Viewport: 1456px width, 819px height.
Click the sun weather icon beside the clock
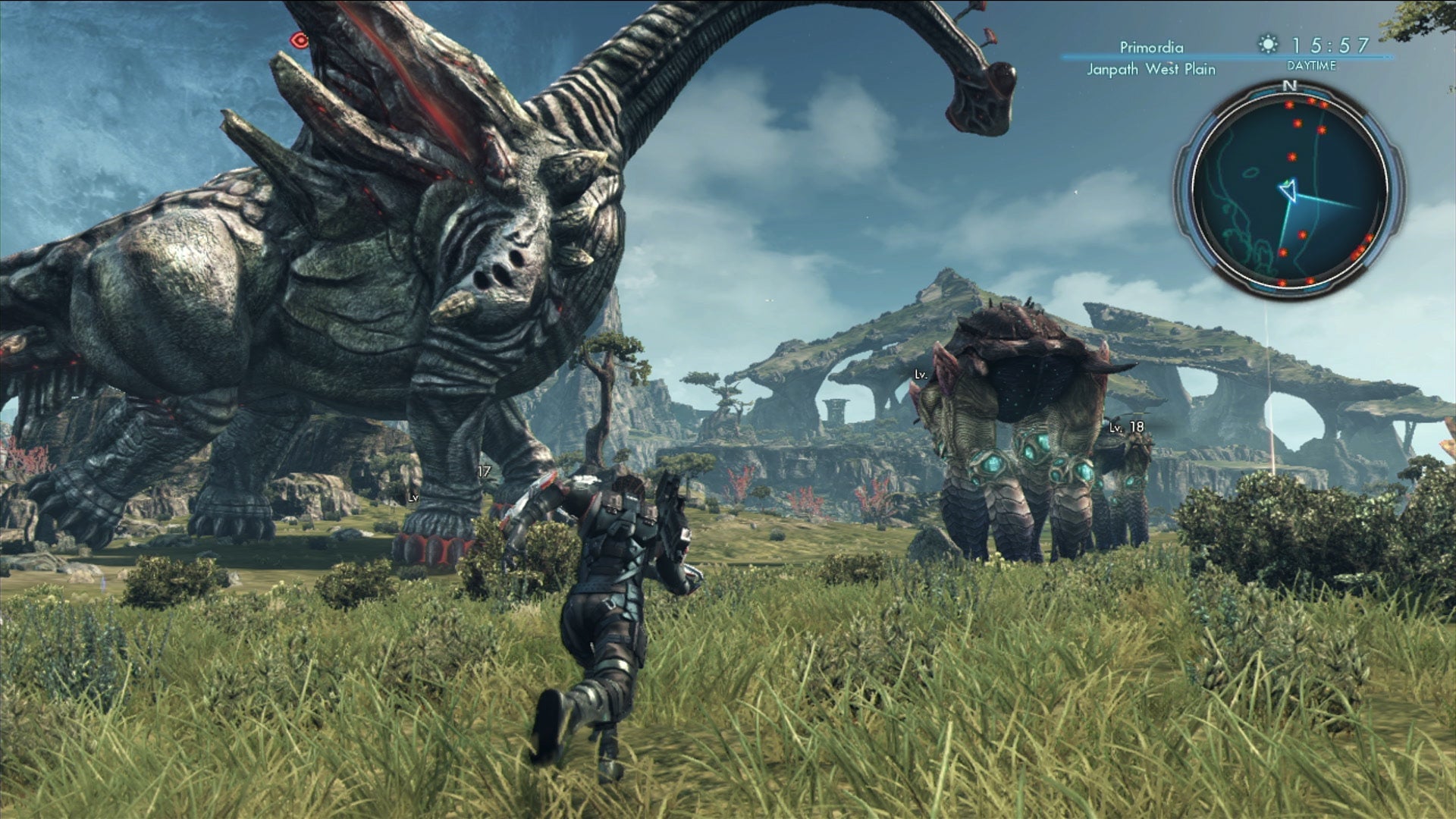pyautogui.click(x=1268, y=44)
